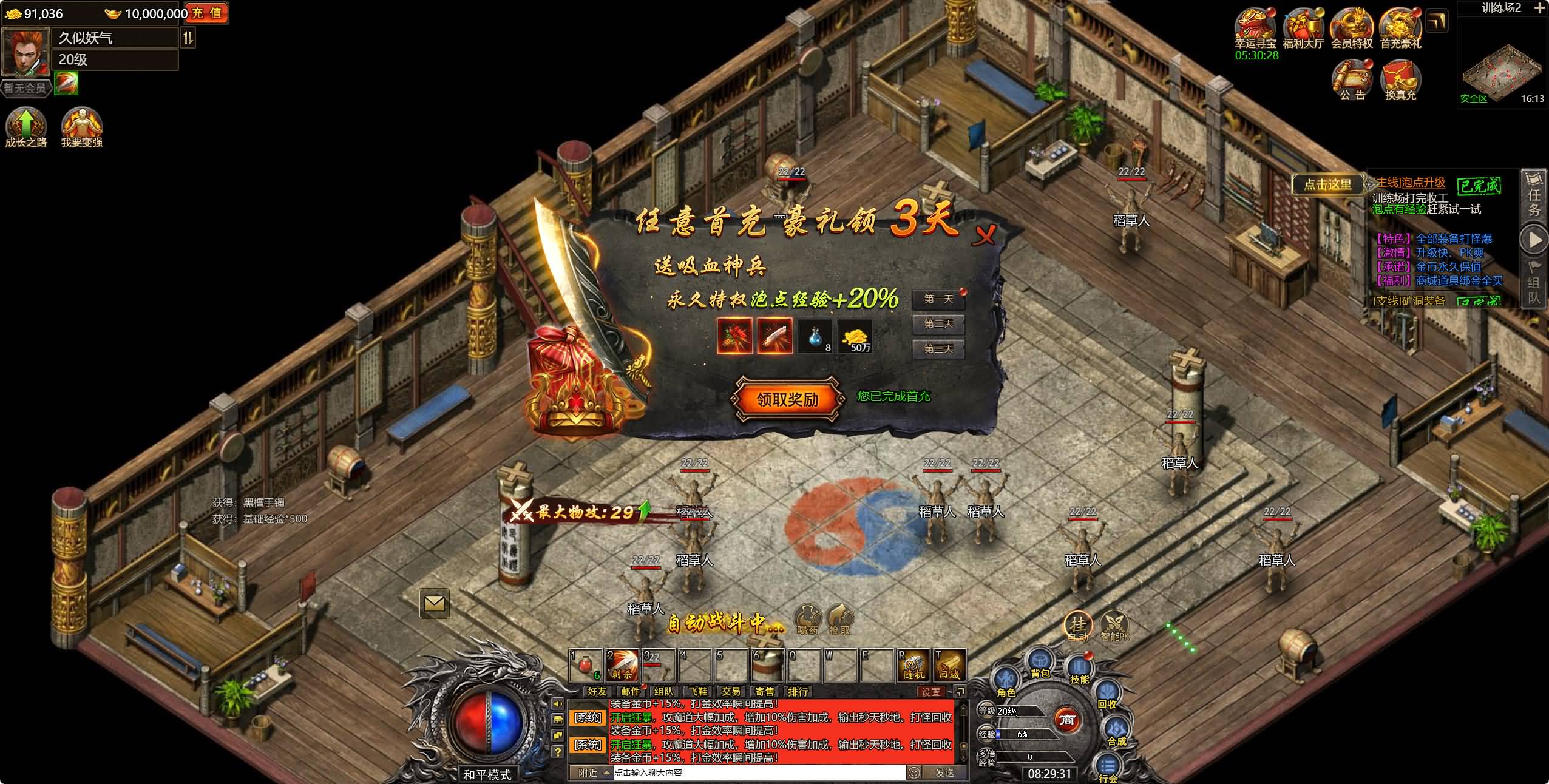This screenshot has width=1549, height=784.
Task: Switch to the 邮件 mail chat tab
Action: click(631, 692)
